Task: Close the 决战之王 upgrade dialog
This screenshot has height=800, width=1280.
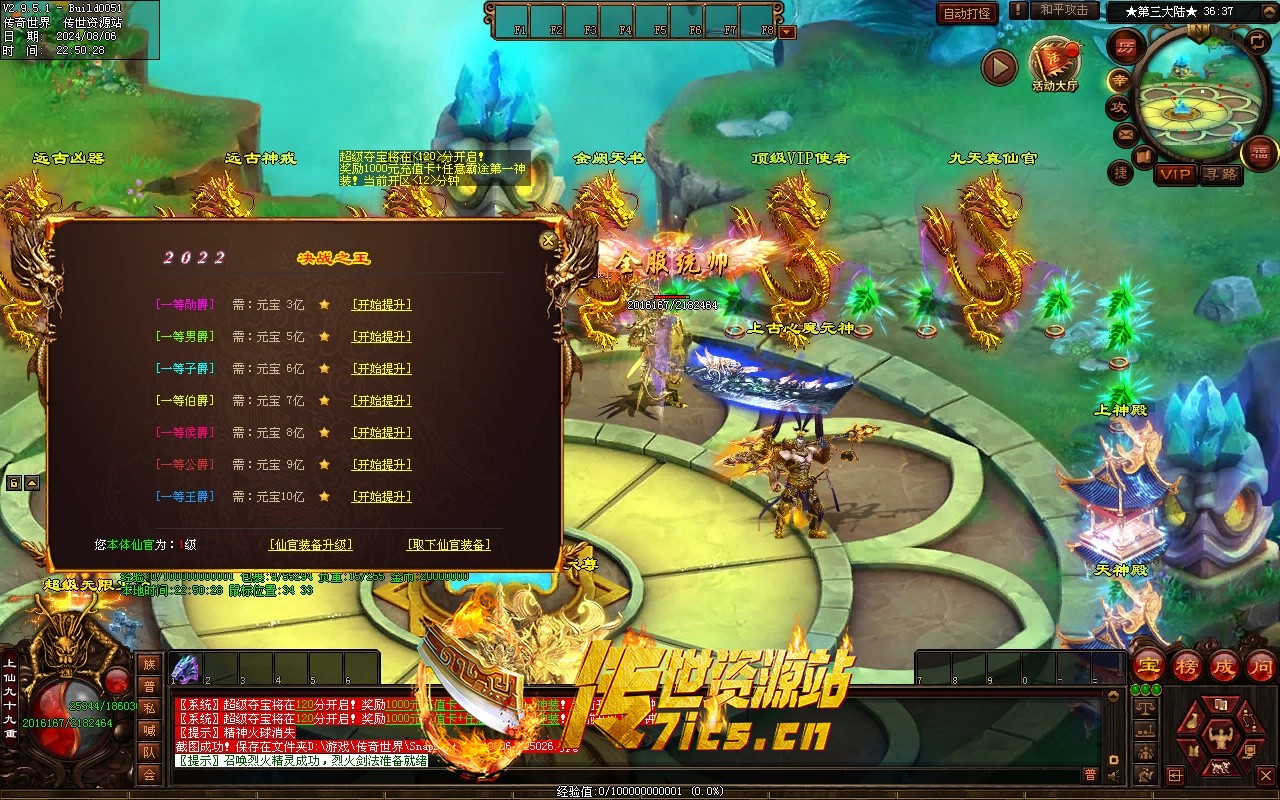Action: 548,241
